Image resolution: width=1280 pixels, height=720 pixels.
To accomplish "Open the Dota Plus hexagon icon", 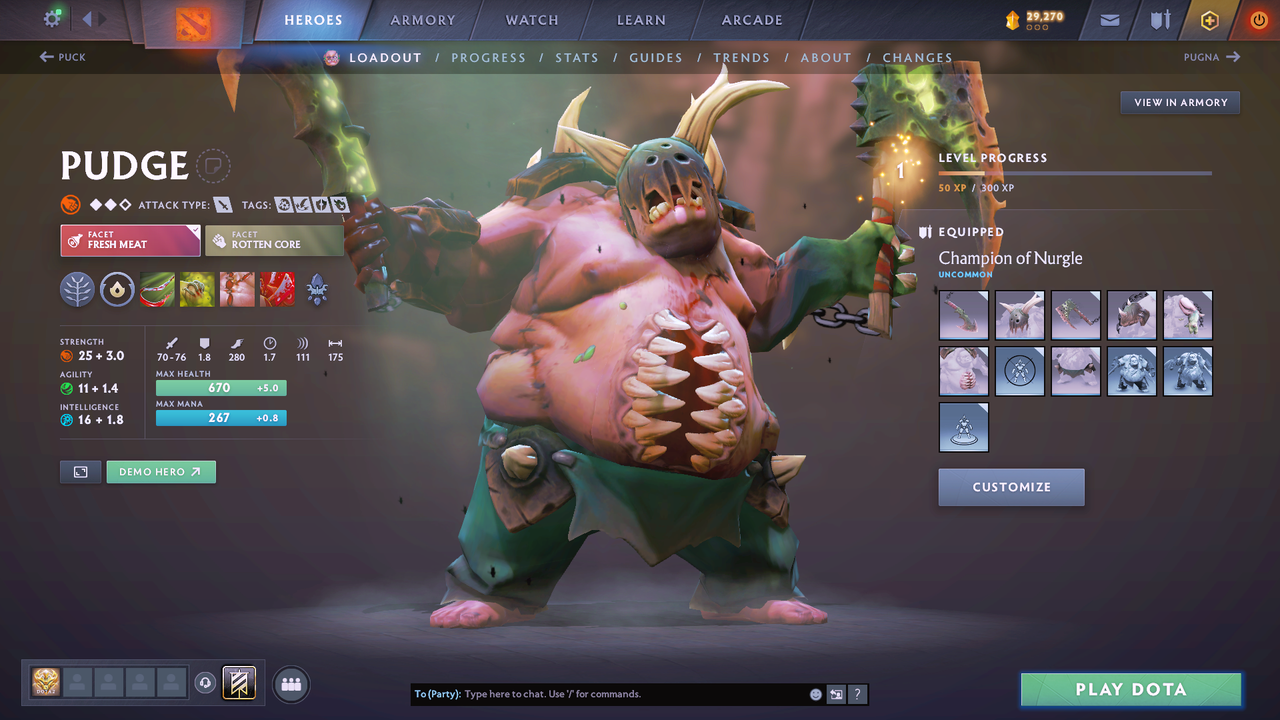I will (1209, 19).
